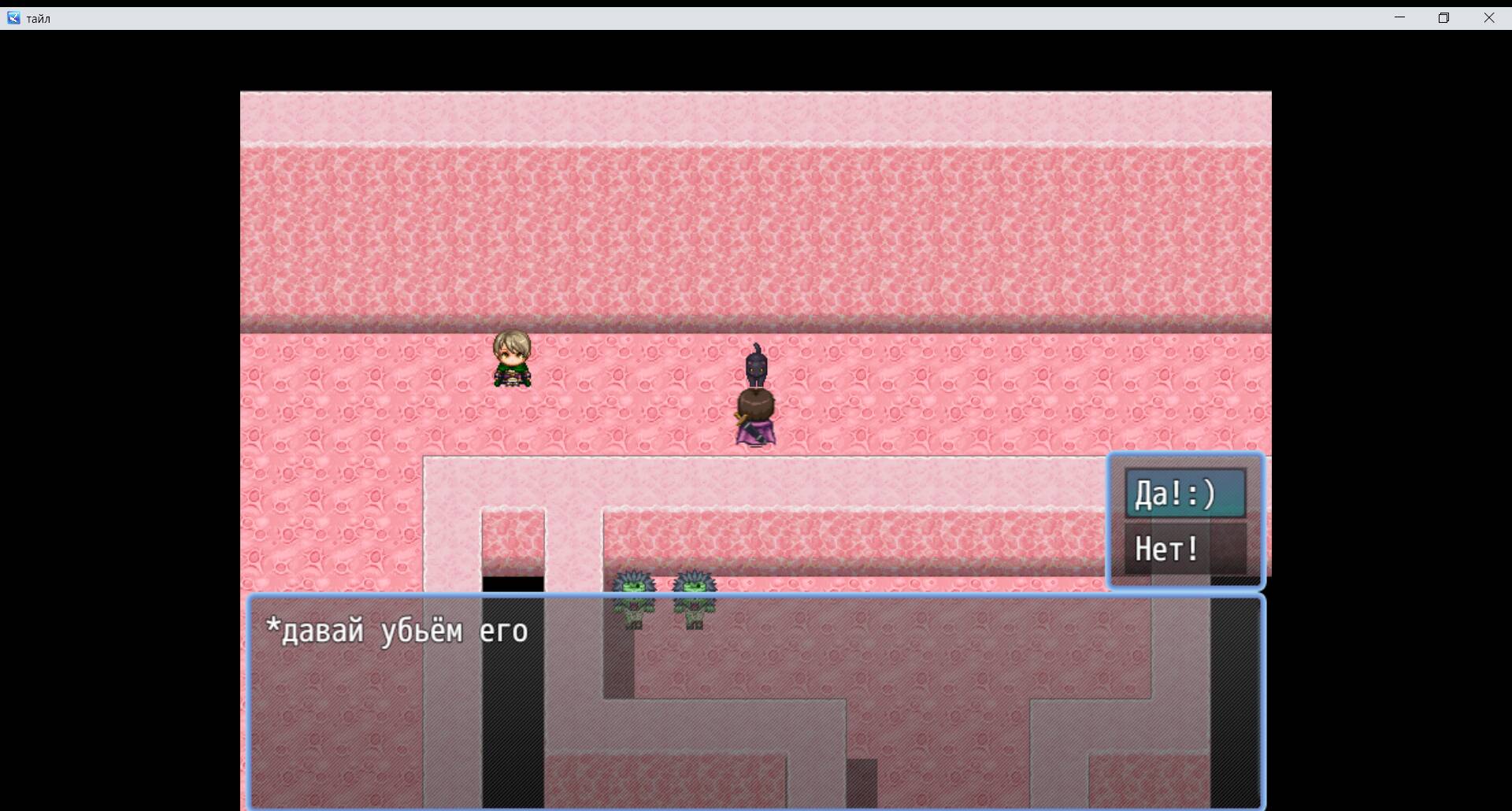Click the dialogue text "*давай убьём его"
The image size is (1512, 811).
[398, 630]
